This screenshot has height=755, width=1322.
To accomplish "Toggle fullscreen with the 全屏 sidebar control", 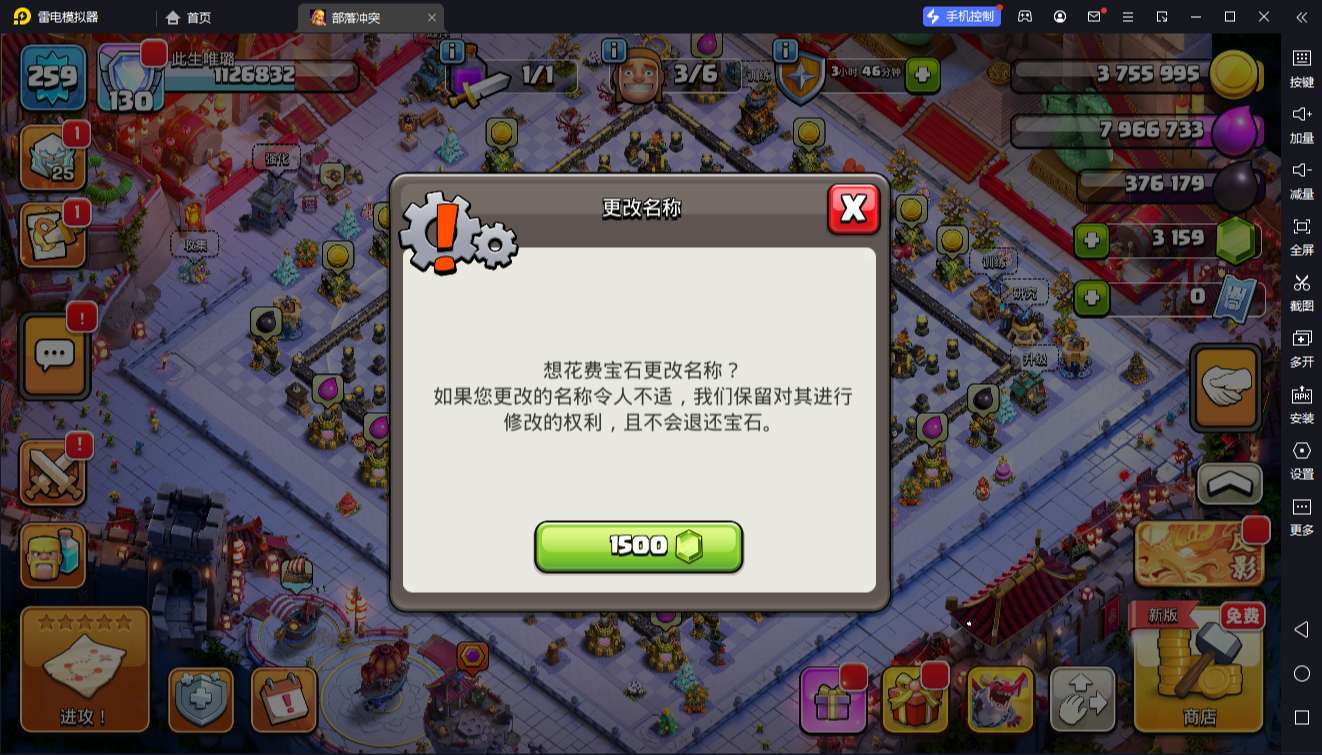I will coord(1301,238).
